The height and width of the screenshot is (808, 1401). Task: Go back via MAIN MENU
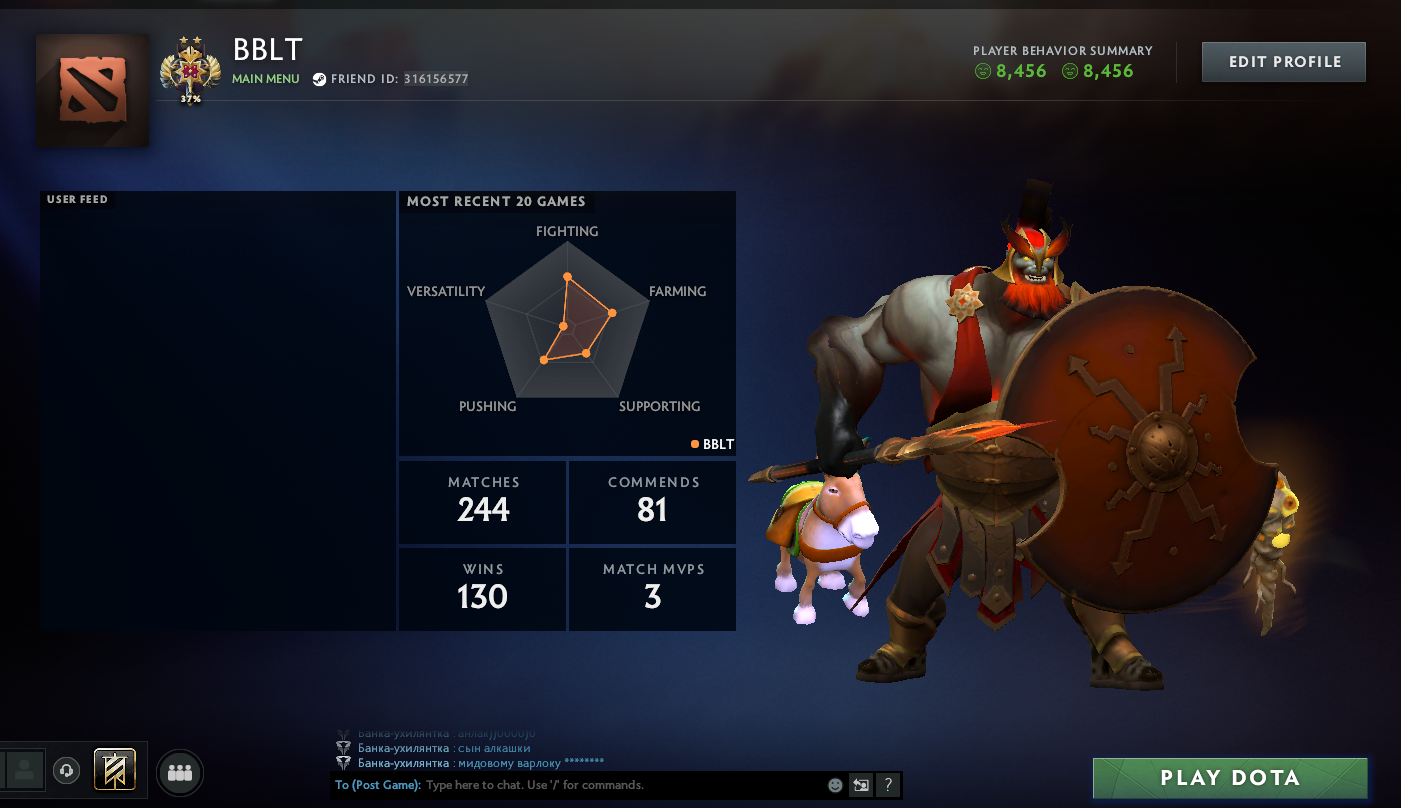(x=265, y=78)
